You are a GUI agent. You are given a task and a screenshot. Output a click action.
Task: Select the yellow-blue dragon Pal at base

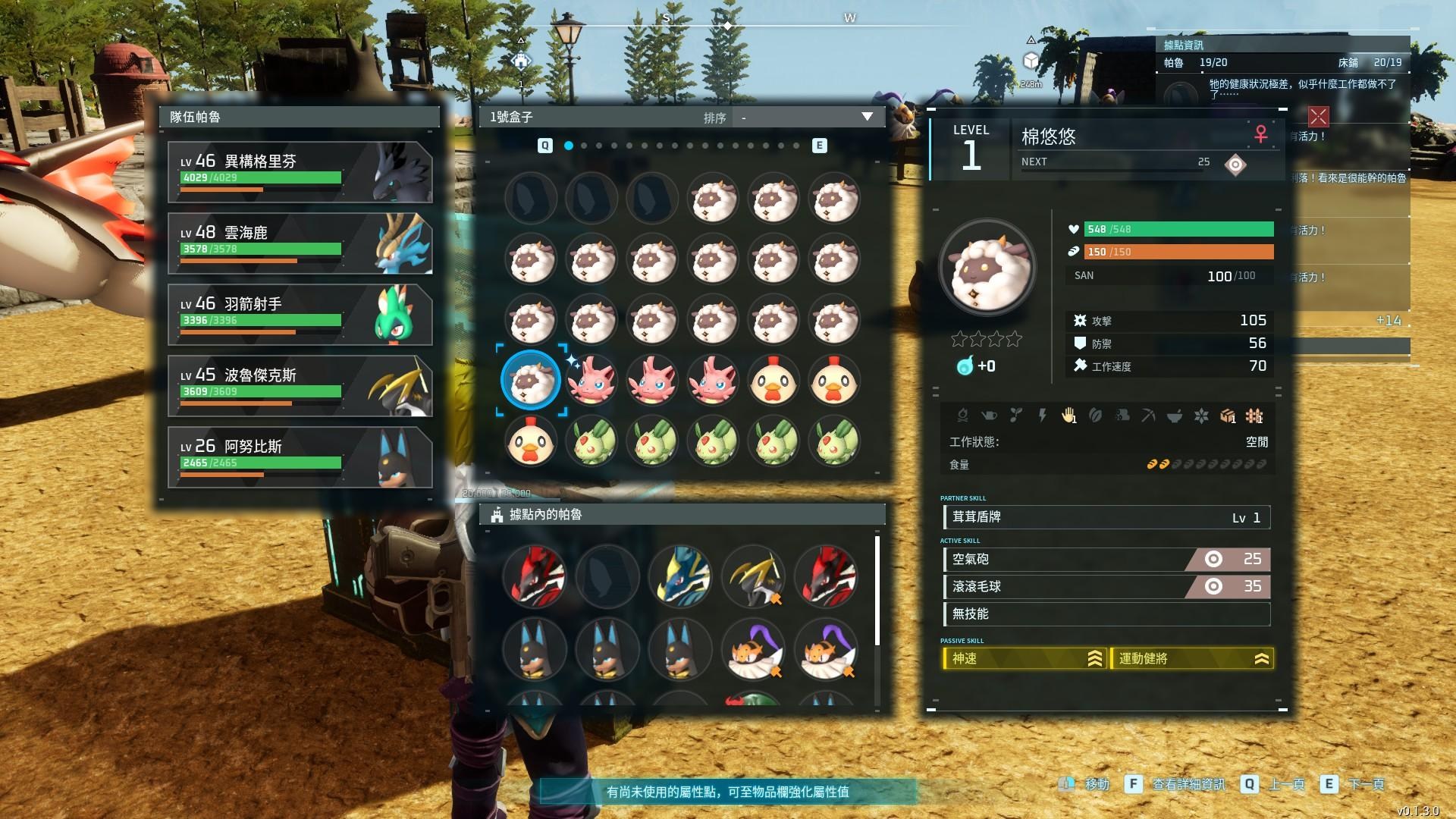(x=679, y=576)
